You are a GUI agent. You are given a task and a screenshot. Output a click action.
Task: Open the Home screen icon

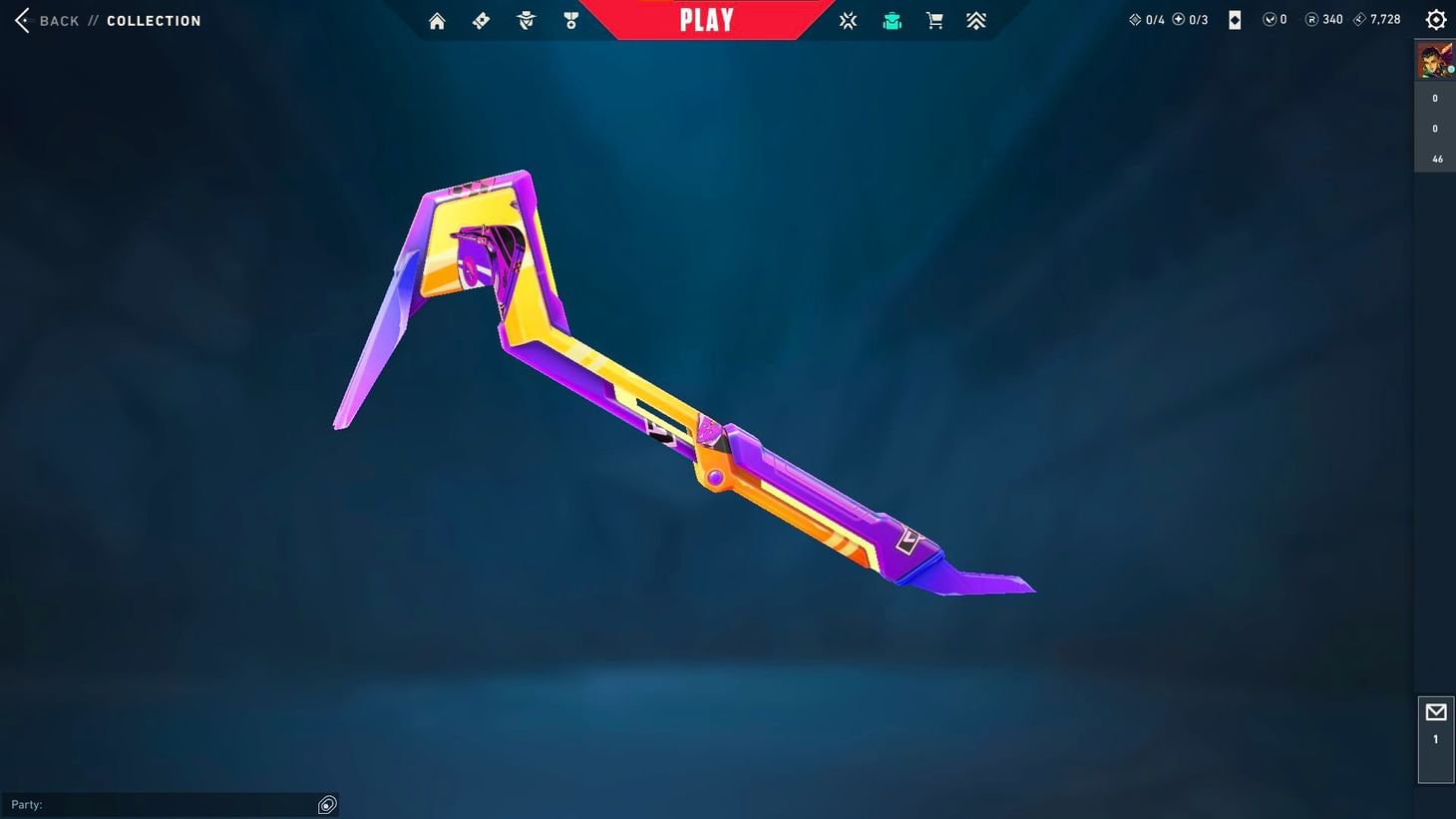(x=437, y=20)
